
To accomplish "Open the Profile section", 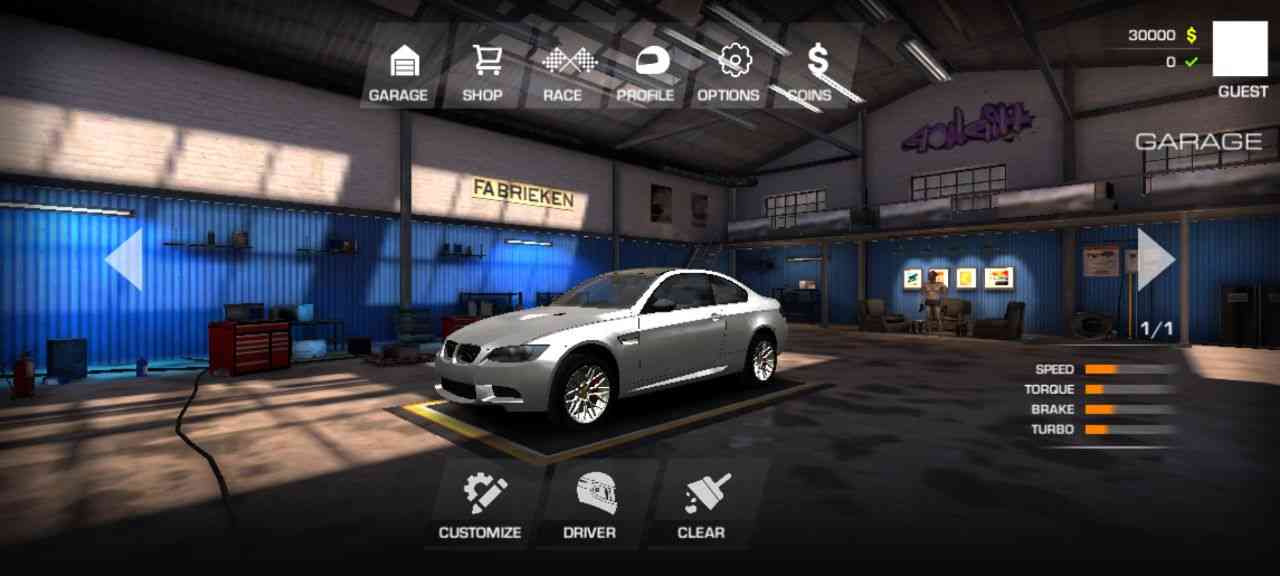I will (x=645, y=72).
